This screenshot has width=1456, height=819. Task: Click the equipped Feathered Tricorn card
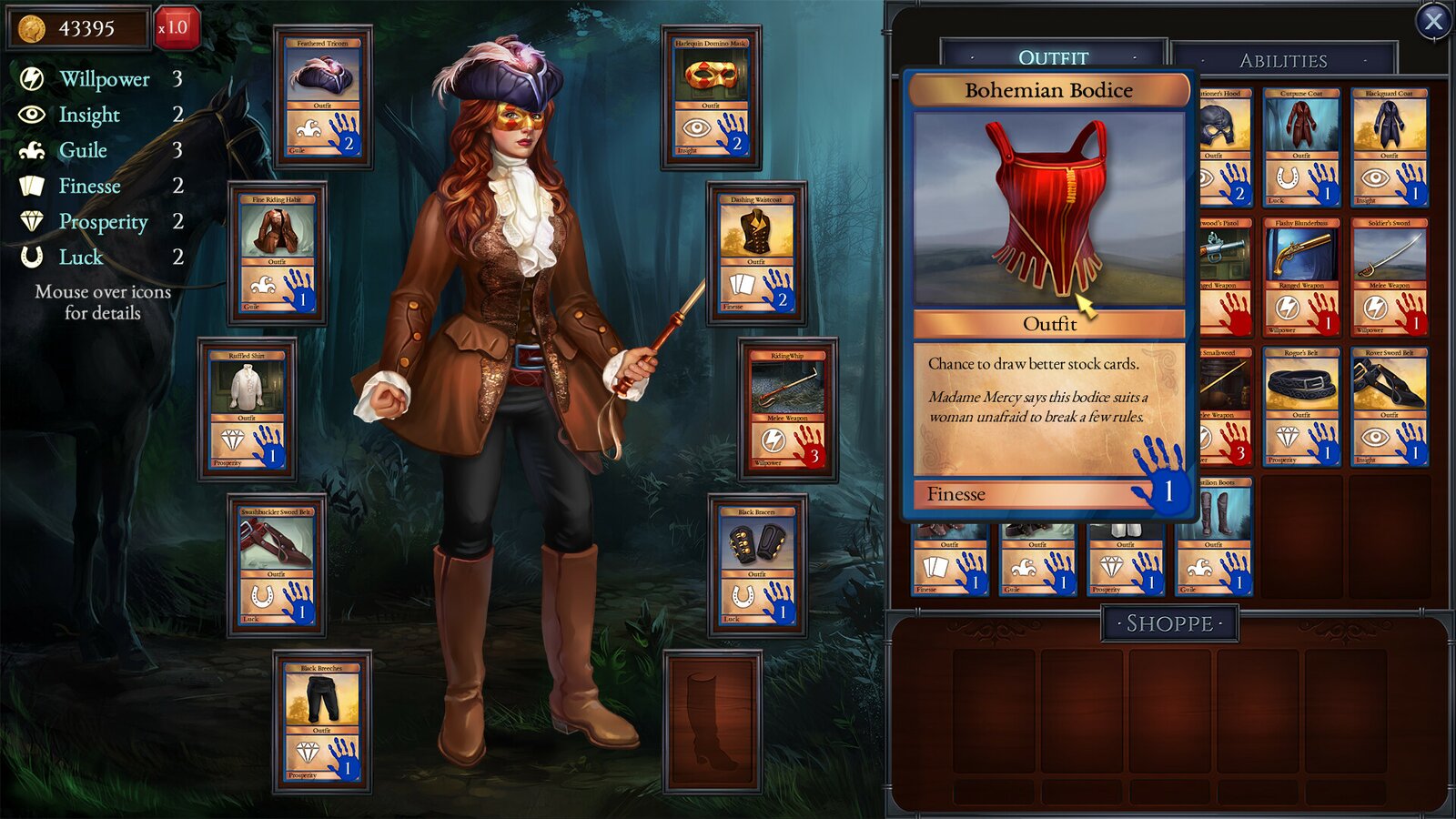[x=323, y=96]
